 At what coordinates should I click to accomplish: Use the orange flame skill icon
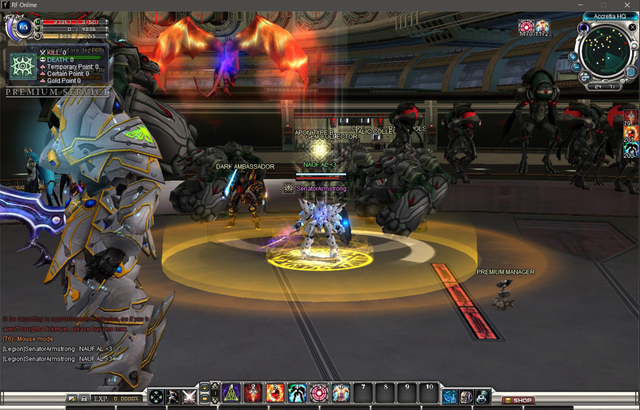[275, 393]
